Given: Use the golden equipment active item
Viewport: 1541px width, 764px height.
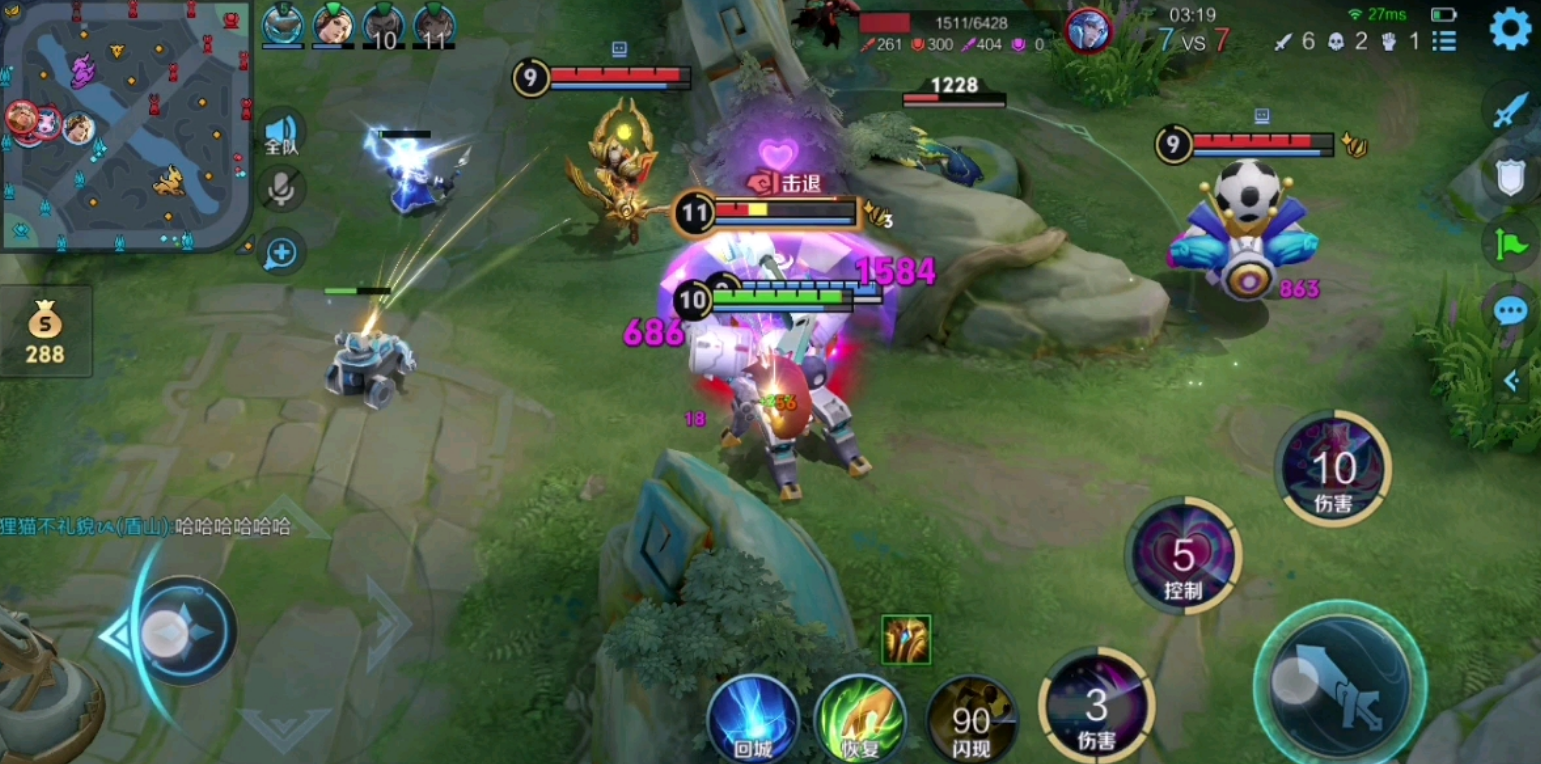Looking at the screenshot, I should click(906, 640).
